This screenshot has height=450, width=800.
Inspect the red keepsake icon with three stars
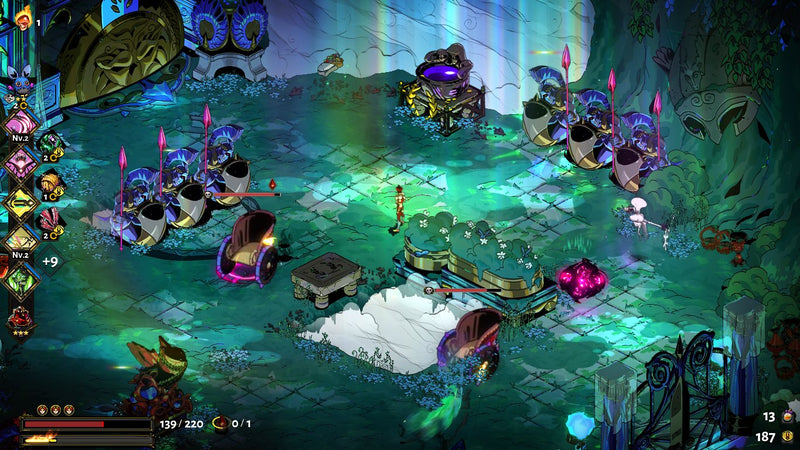[x=20, y=318]
